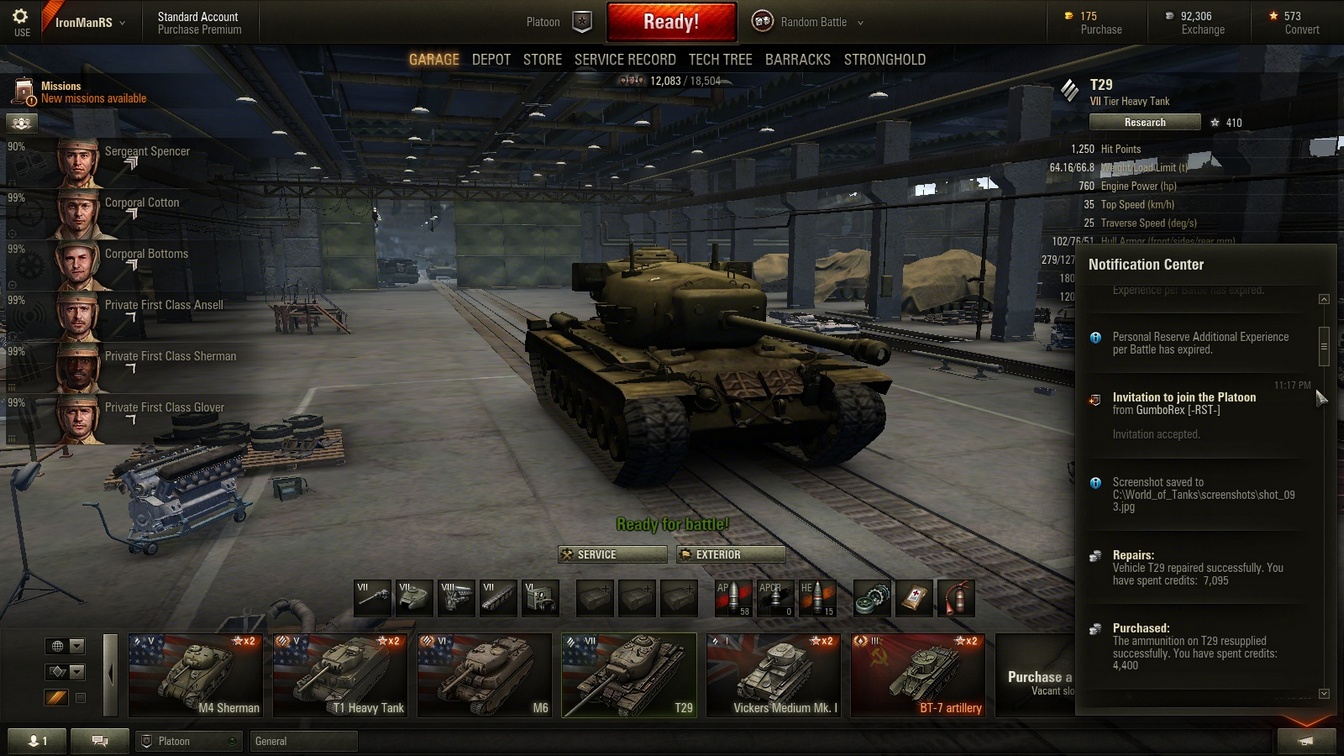The width and height of the screenshot is (1344, 756).
Task: Open the Service menu for the tank
Action: (612, 555)
